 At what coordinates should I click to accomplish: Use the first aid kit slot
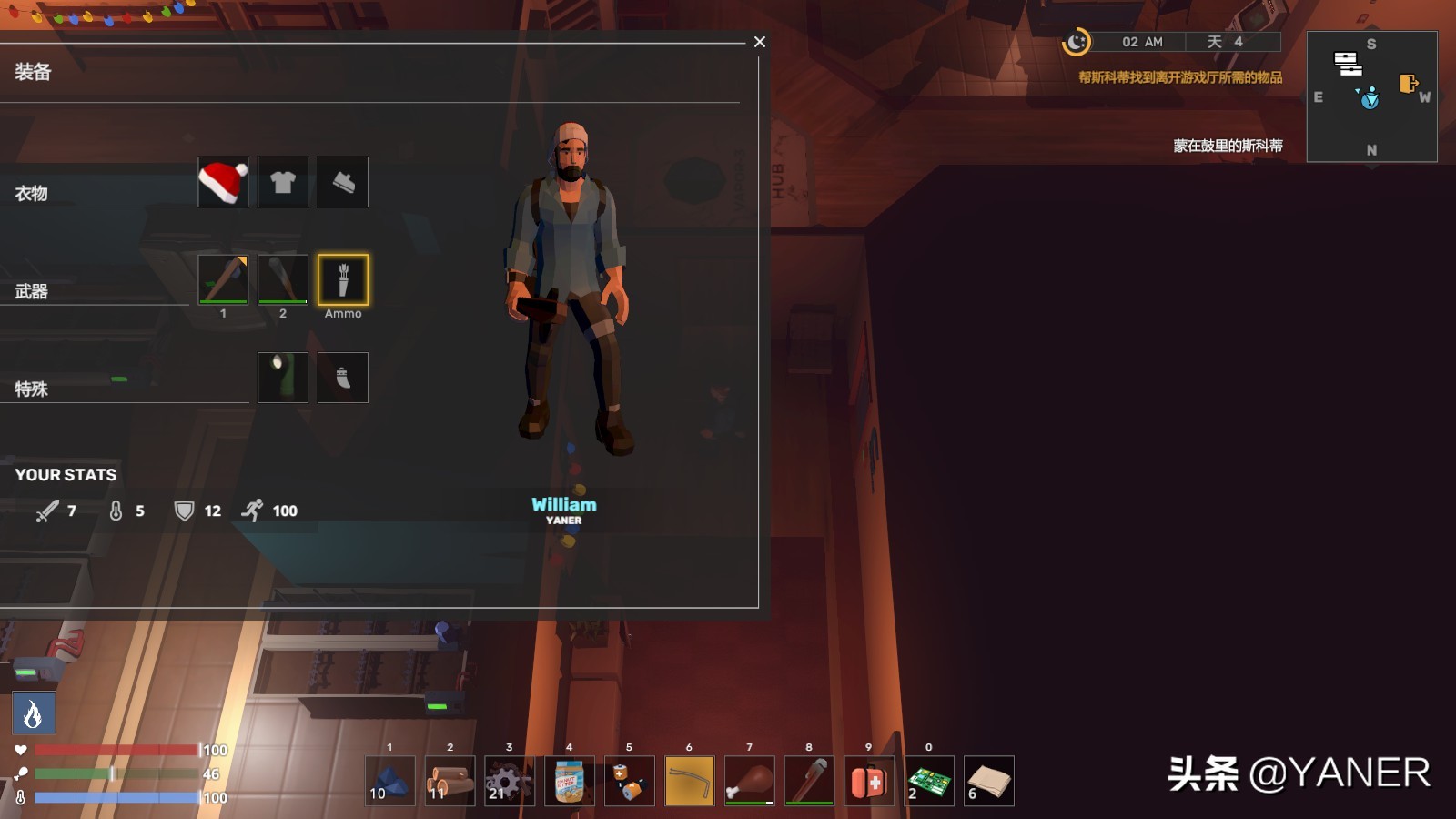[869, 781]
